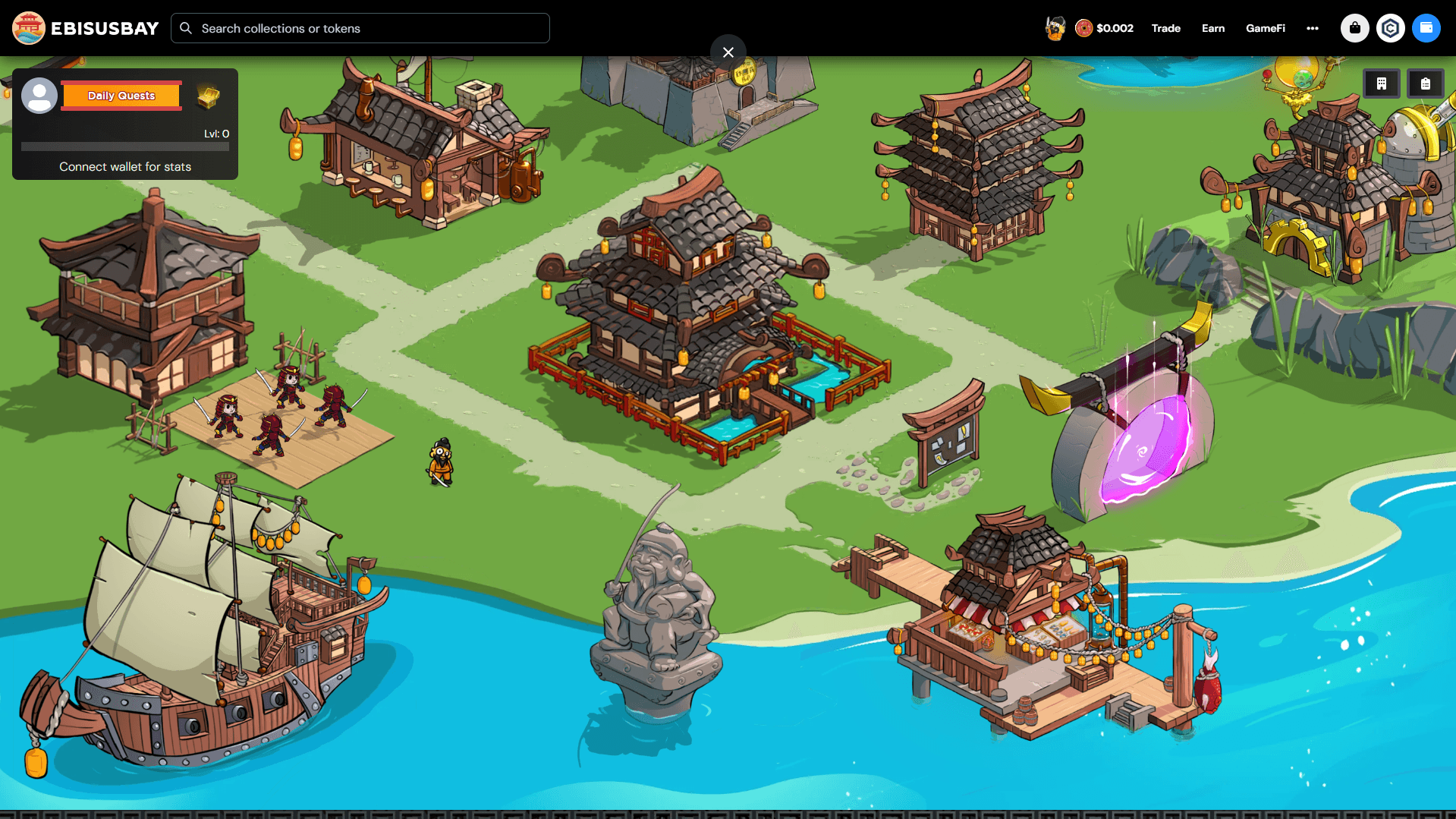Open the shopping bag cart

1355,28
